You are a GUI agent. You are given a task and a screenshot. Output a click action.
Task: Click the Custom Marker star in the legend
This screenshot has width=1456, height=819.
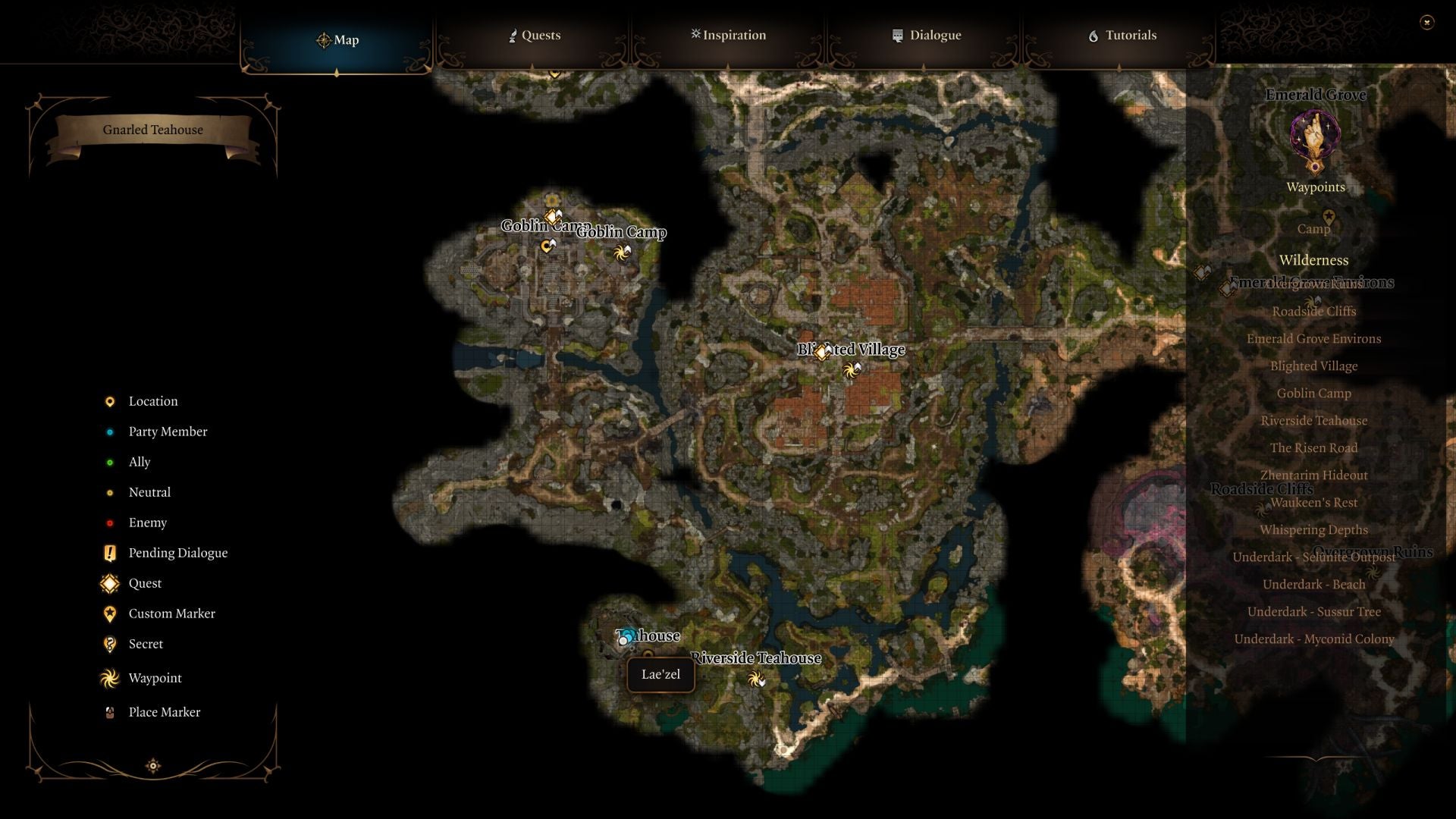(108, 613)
